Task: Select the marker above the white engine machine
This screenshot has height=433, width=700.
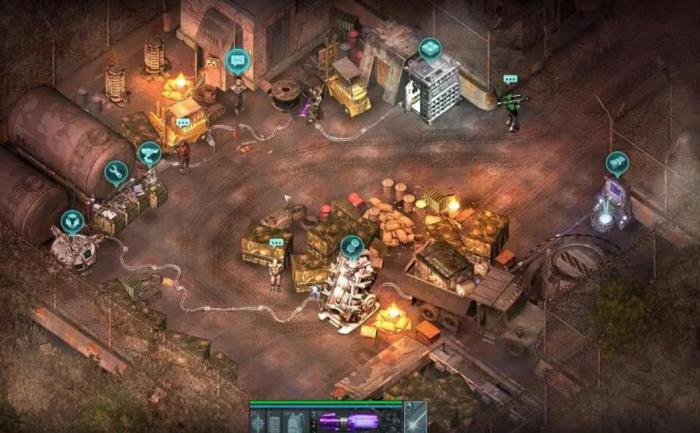Action: click(x=351, y=245)
